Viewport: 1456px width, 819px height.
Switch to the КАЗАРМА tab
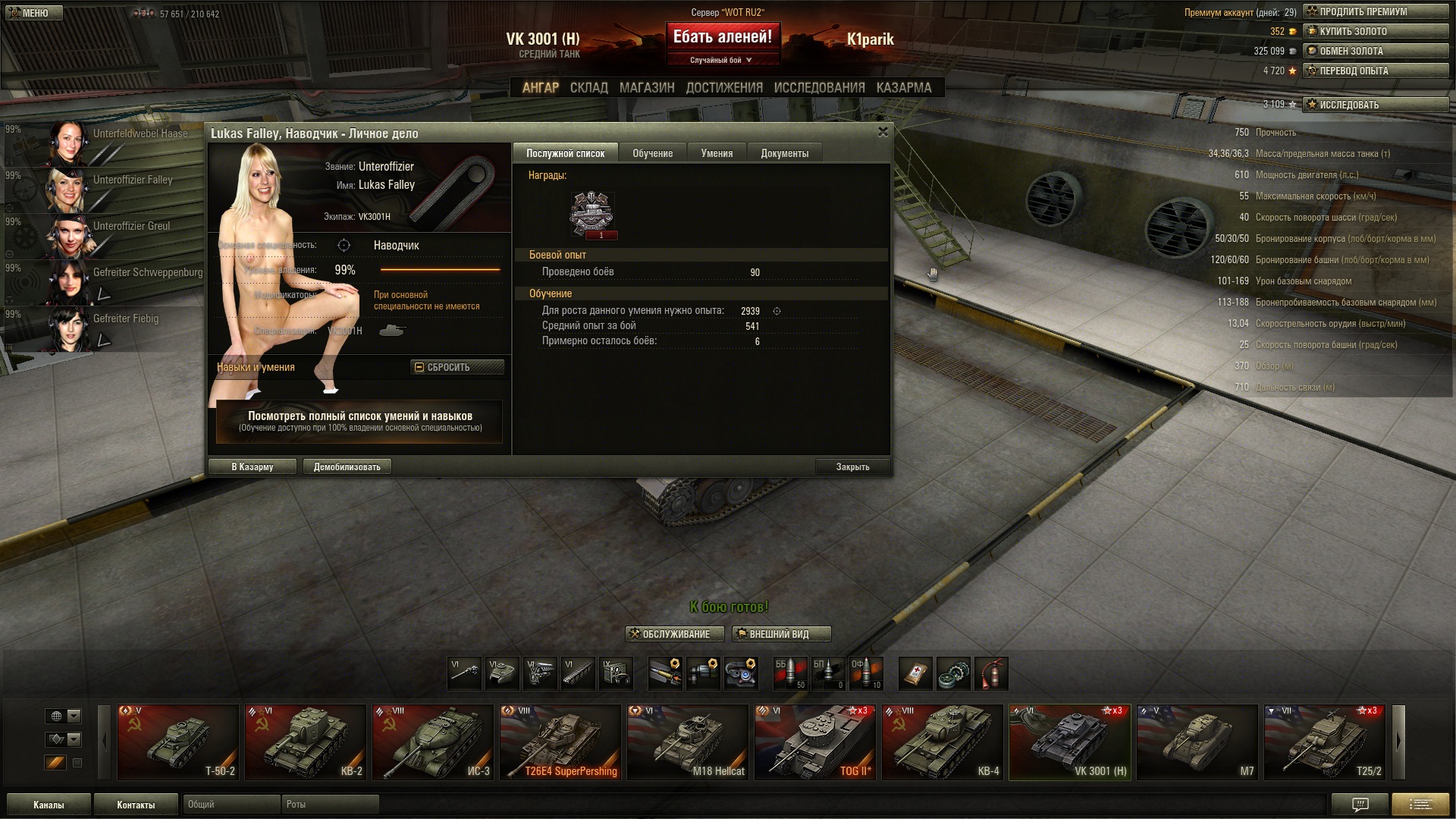[903, 88]
